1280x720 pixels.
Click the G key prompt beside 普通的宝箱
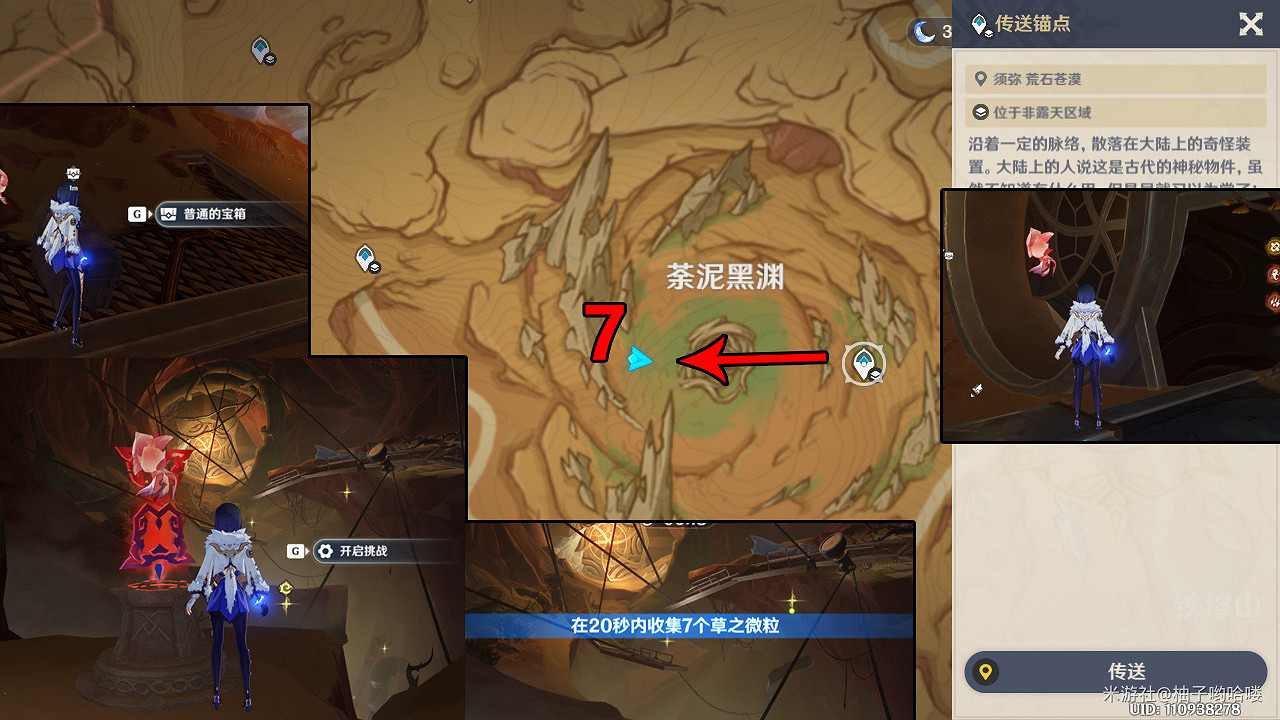137,214
